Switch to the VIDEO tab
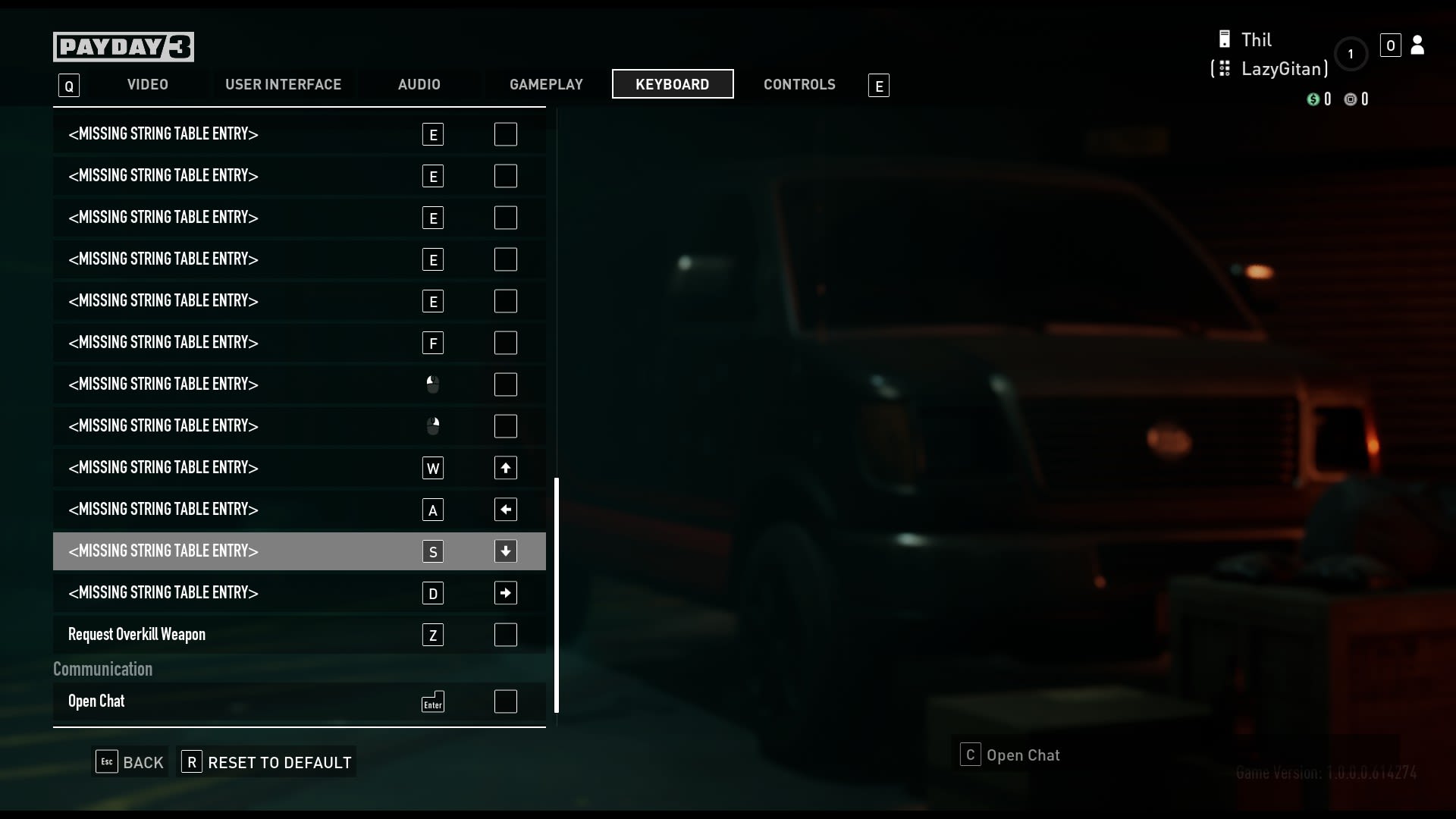The image size is (1456, 819). (x=147, y=84)
